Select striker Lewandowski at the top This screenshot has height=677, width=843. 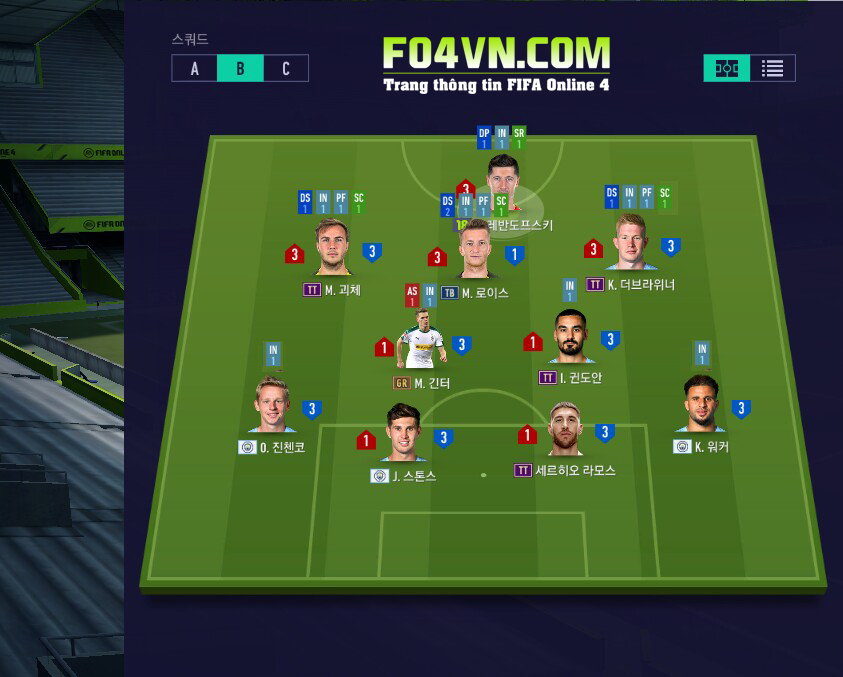pos(501,178)
